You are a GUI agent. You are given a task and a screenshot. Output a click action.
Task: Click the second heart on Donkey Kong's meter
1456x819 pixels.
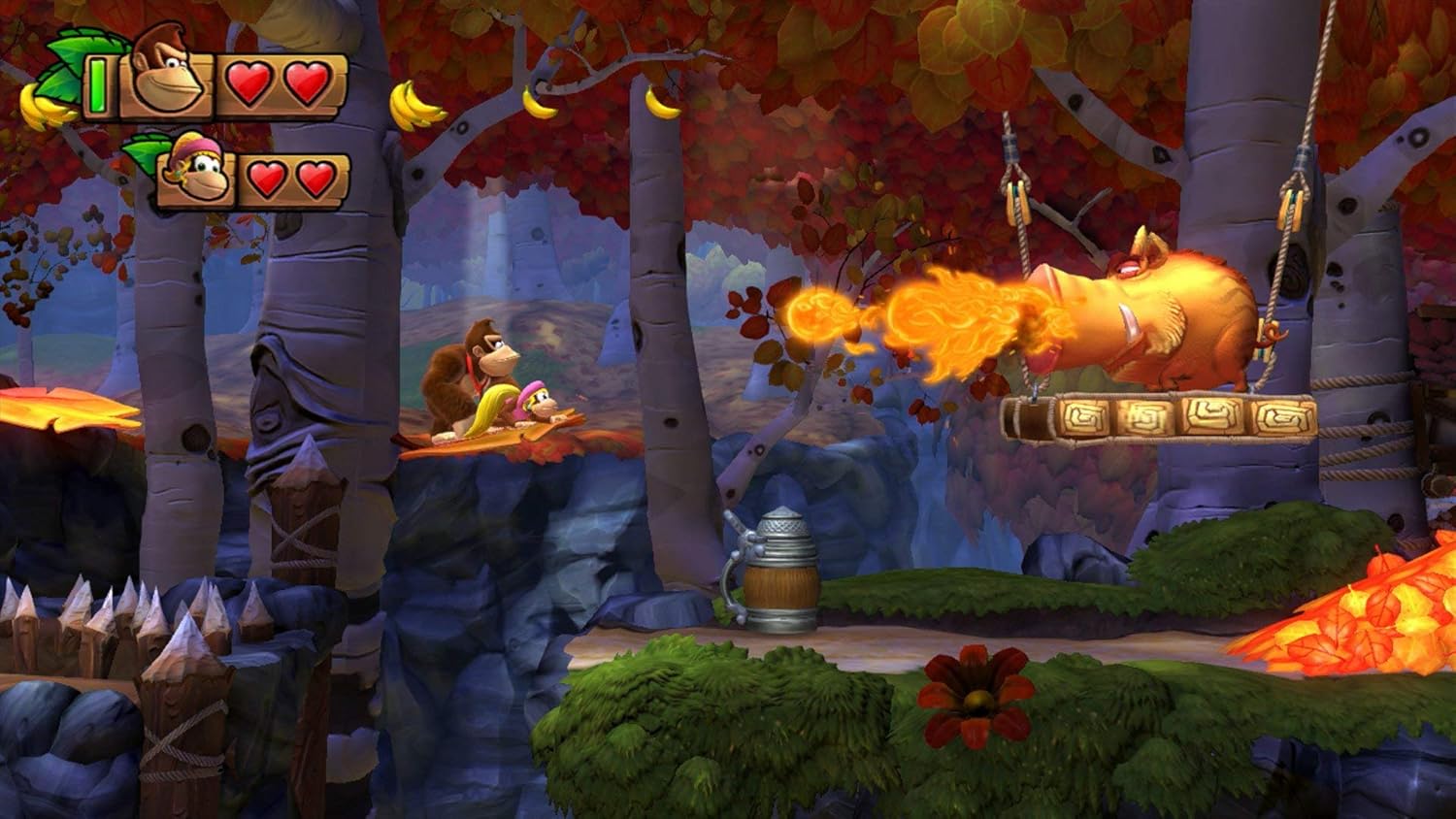[307, 85]
